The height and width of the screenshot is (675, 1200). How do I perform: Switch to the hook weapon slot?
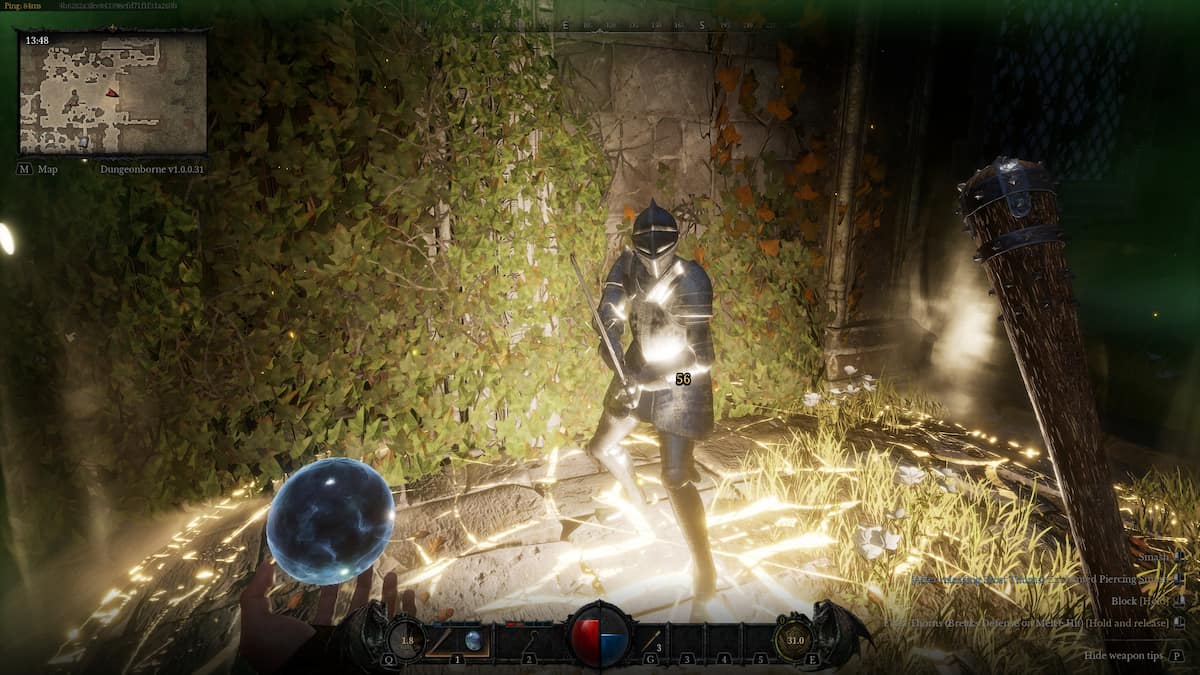click(x=529, y=640)
